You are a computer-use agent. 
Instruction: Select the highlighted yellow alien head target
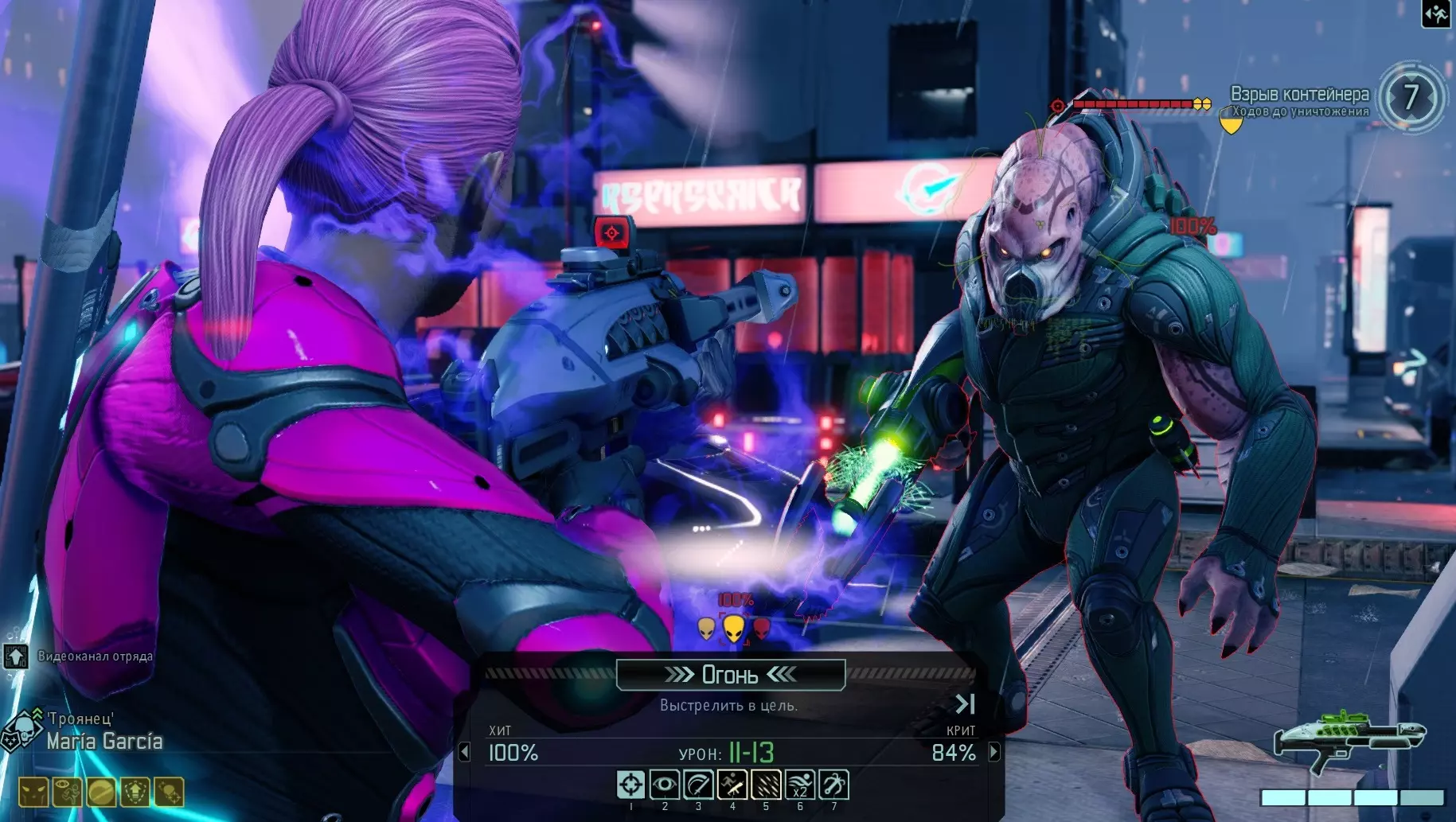[733, 629]
